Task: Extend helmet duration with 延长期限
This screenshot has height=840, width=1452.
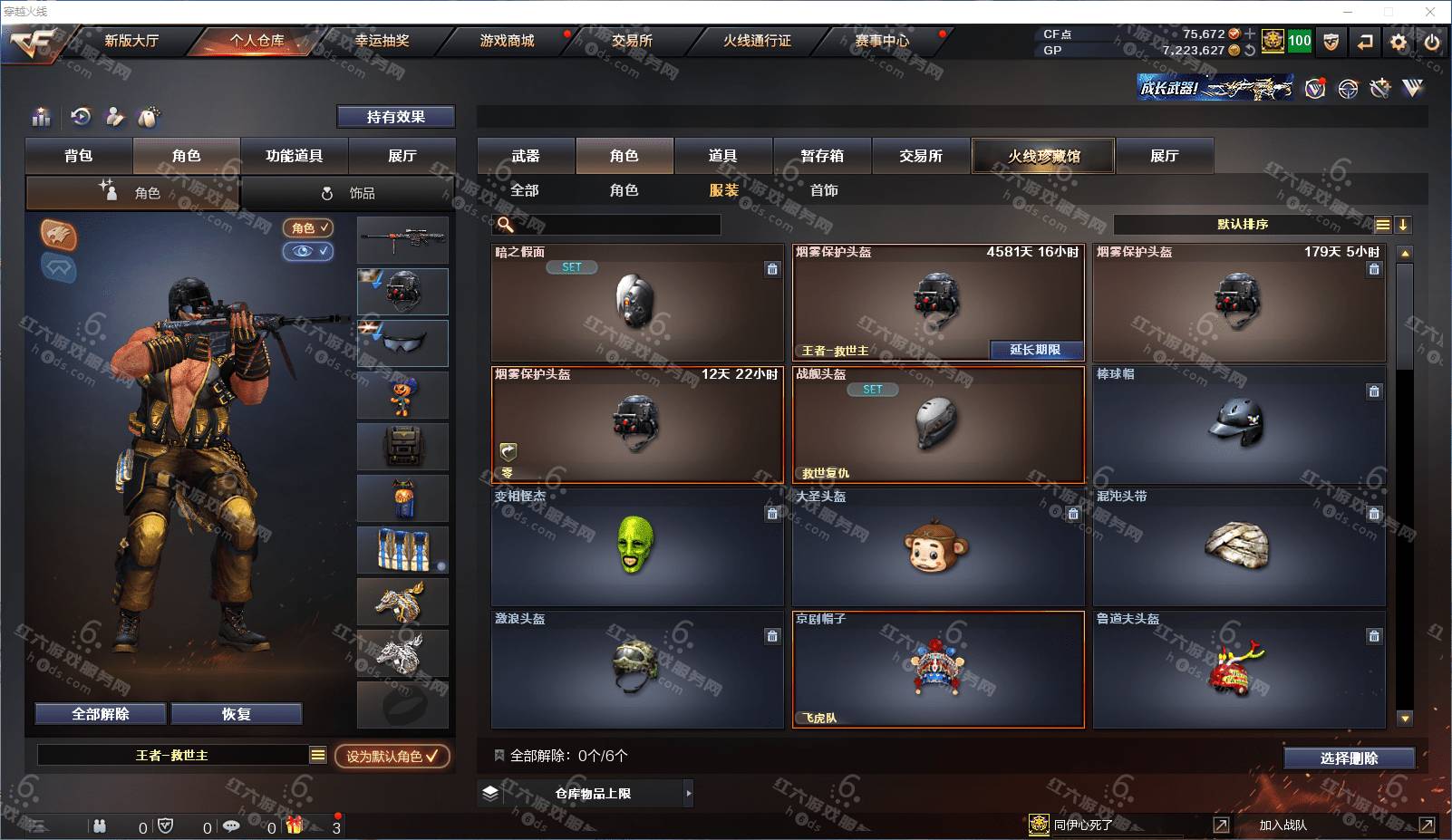Action: click(1034, 350)
